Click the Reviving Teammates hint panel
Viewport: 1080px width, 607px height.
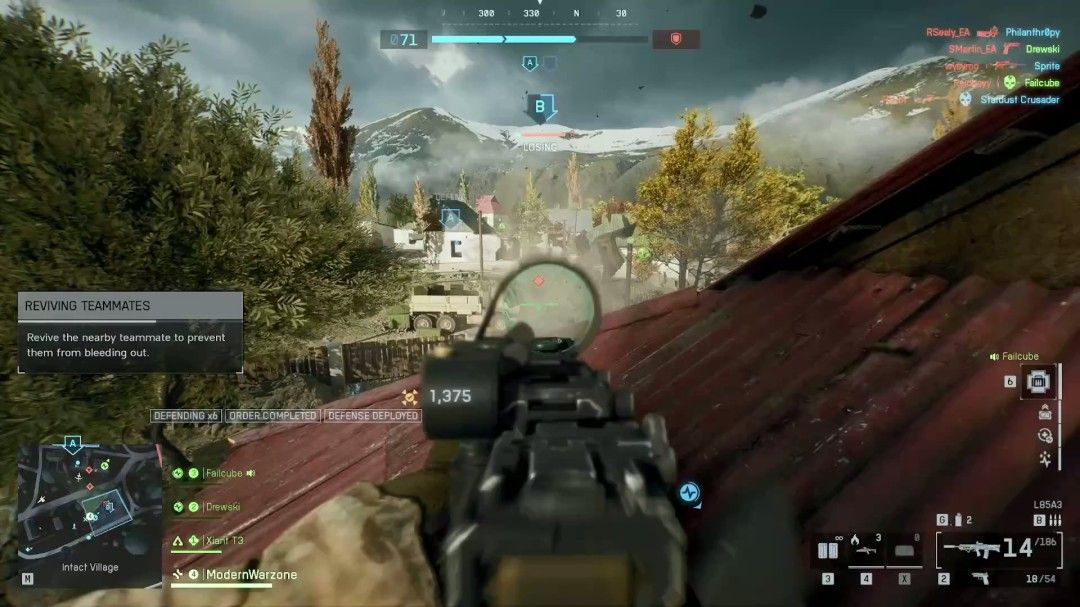click(x=130, y=332)
